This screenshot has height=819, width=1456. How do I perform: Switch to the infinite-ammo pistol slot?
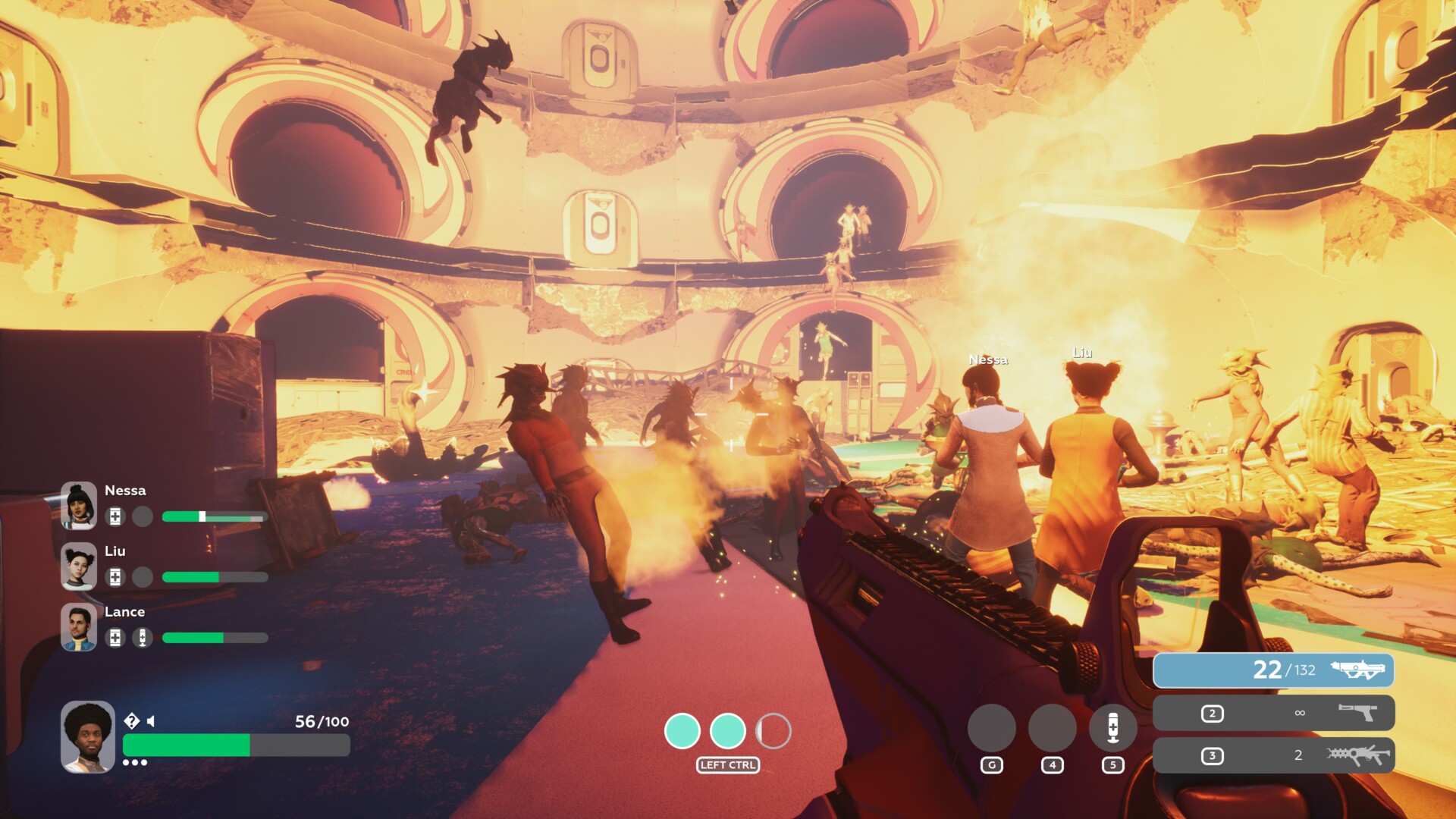[x=1272, y=713]
